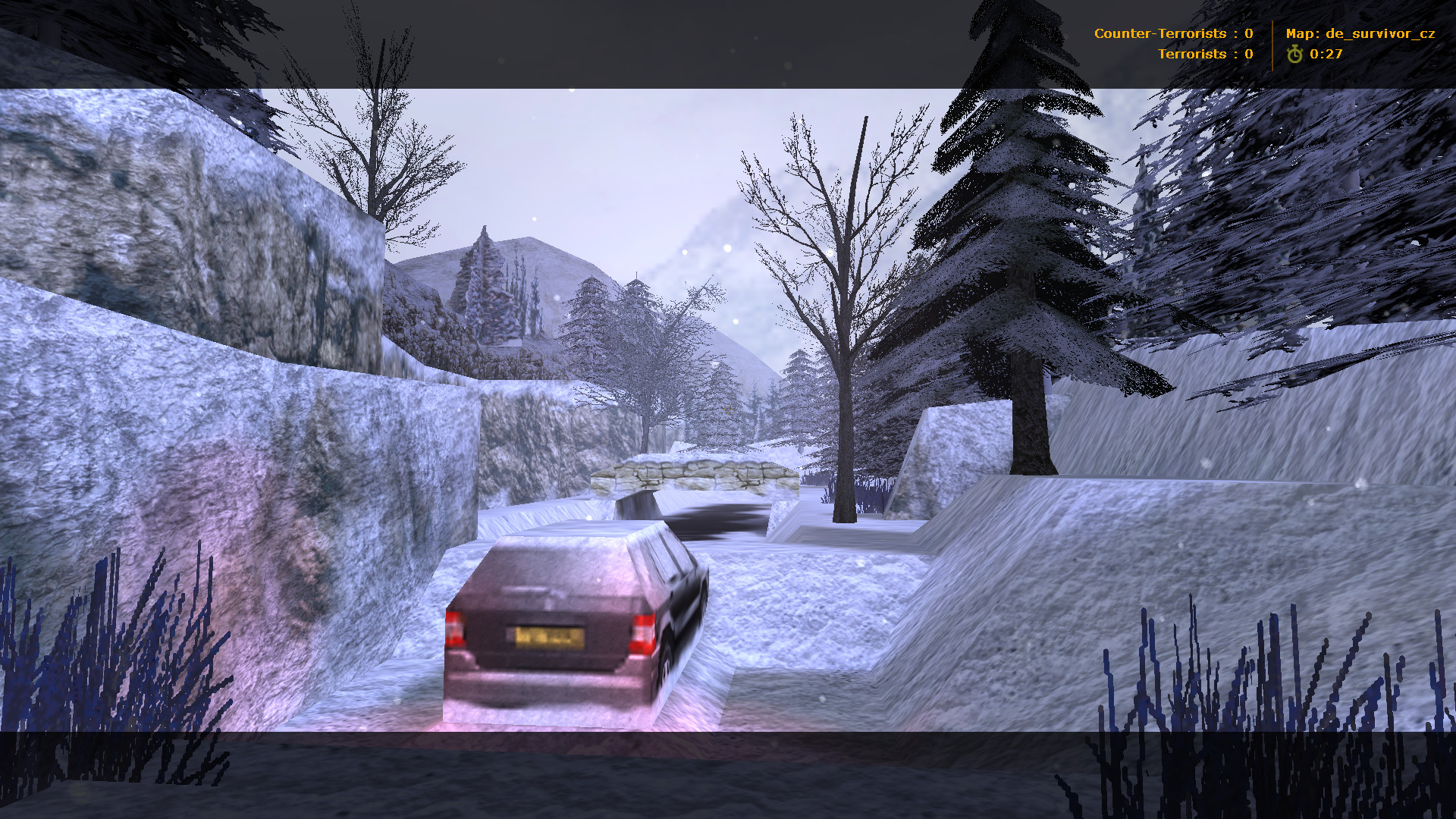Click the Terrorists : 0 scoreboard row
Viewport: 1456px width, 819px height.
(1206, 54)
